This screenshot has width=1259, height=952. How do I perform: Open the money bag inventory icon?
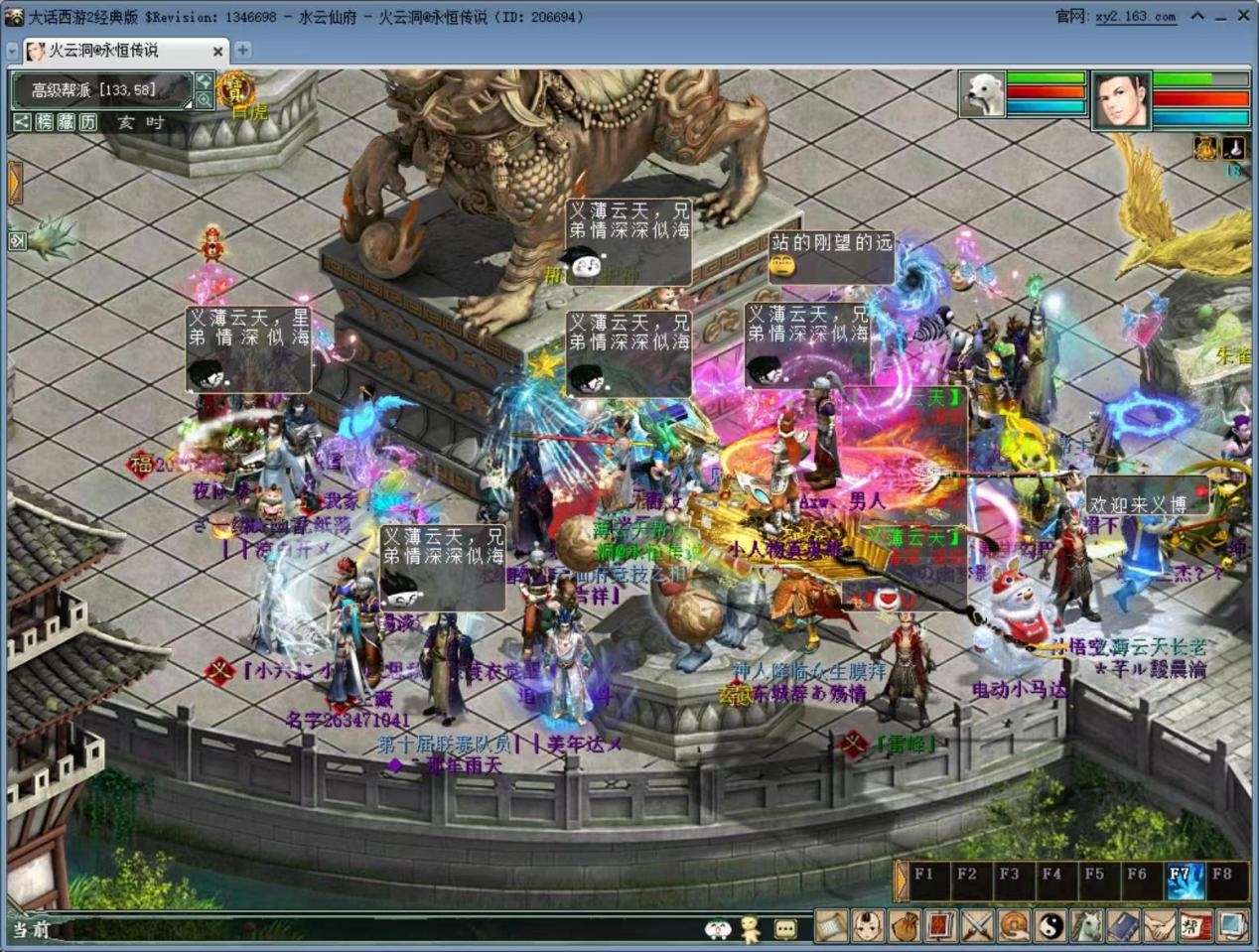pos(904,926)
